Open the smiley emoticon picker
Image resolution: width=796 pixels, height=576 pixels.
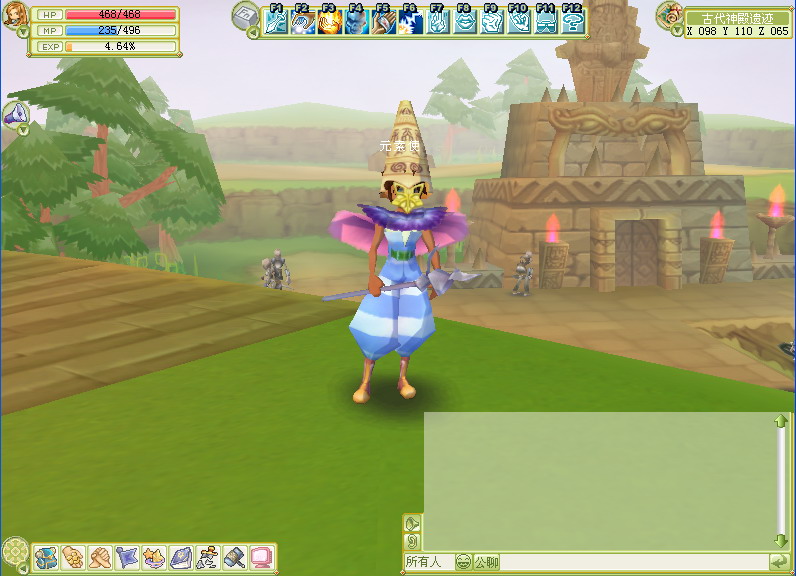462,562
